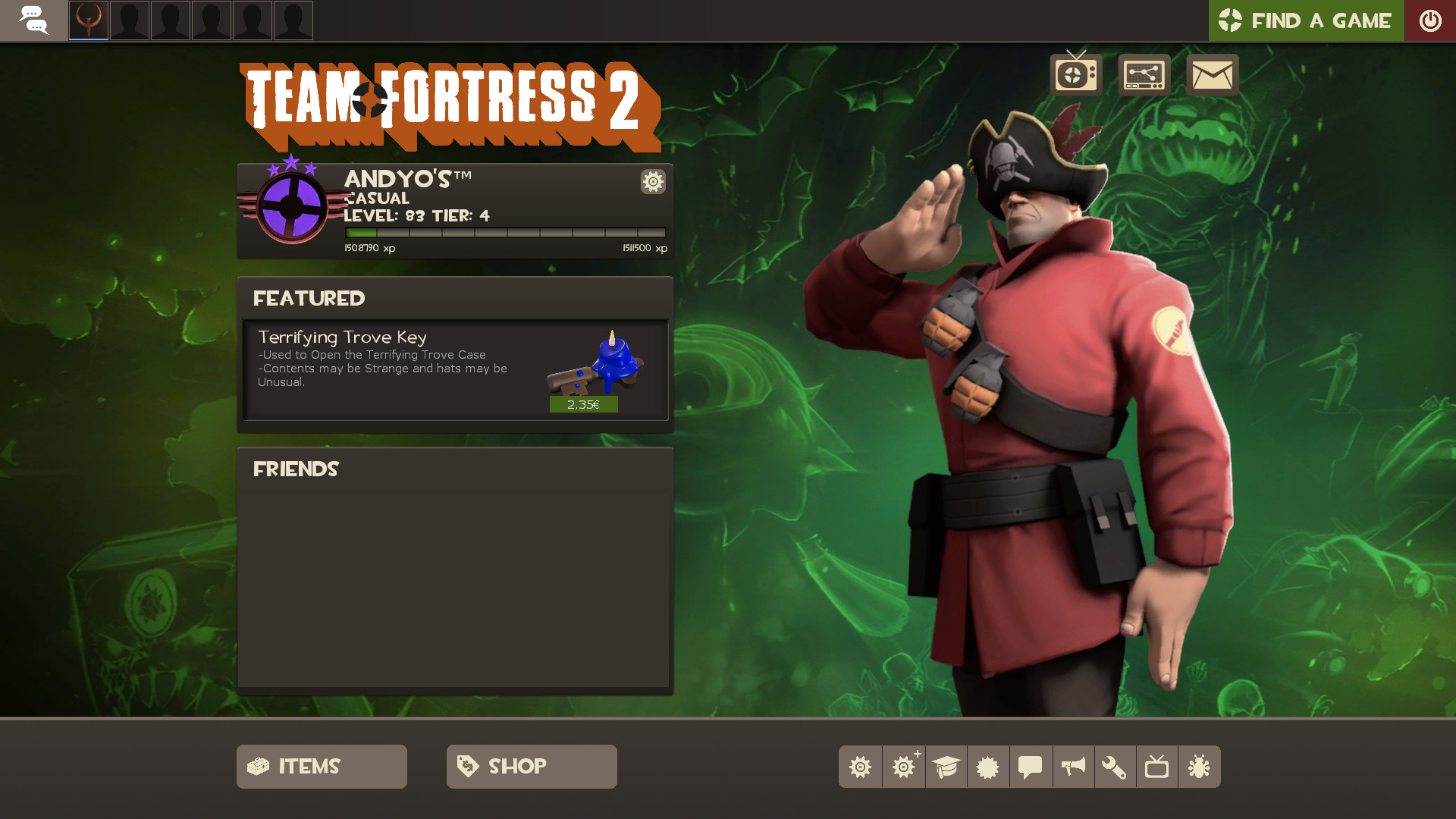Open your backpack via the ITEMS button
Screen dimensions: 1456x819
321,767
